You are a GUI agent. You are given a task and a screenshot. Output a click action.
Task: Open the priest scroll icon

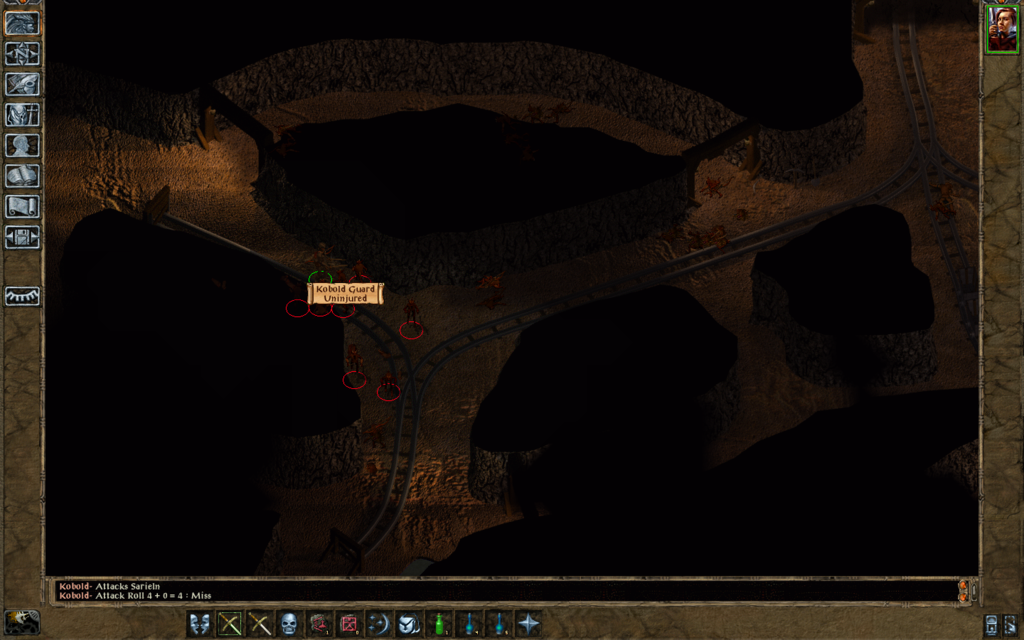(x=22, y=206)
